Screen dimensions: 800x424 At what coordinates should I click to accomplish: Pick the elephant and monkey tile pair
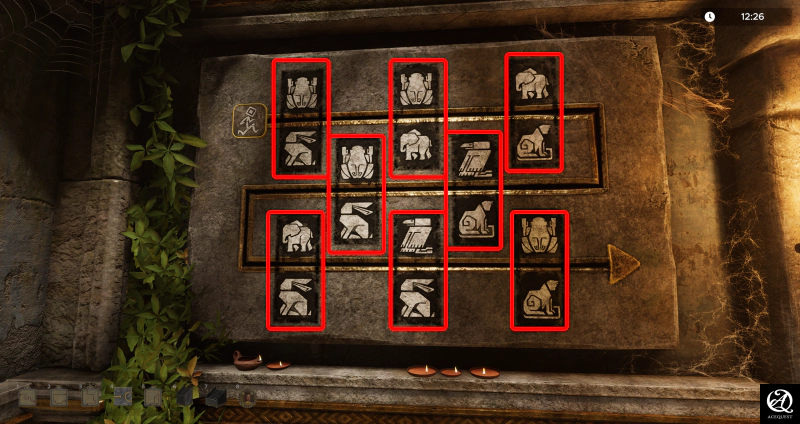pos(534,112)
